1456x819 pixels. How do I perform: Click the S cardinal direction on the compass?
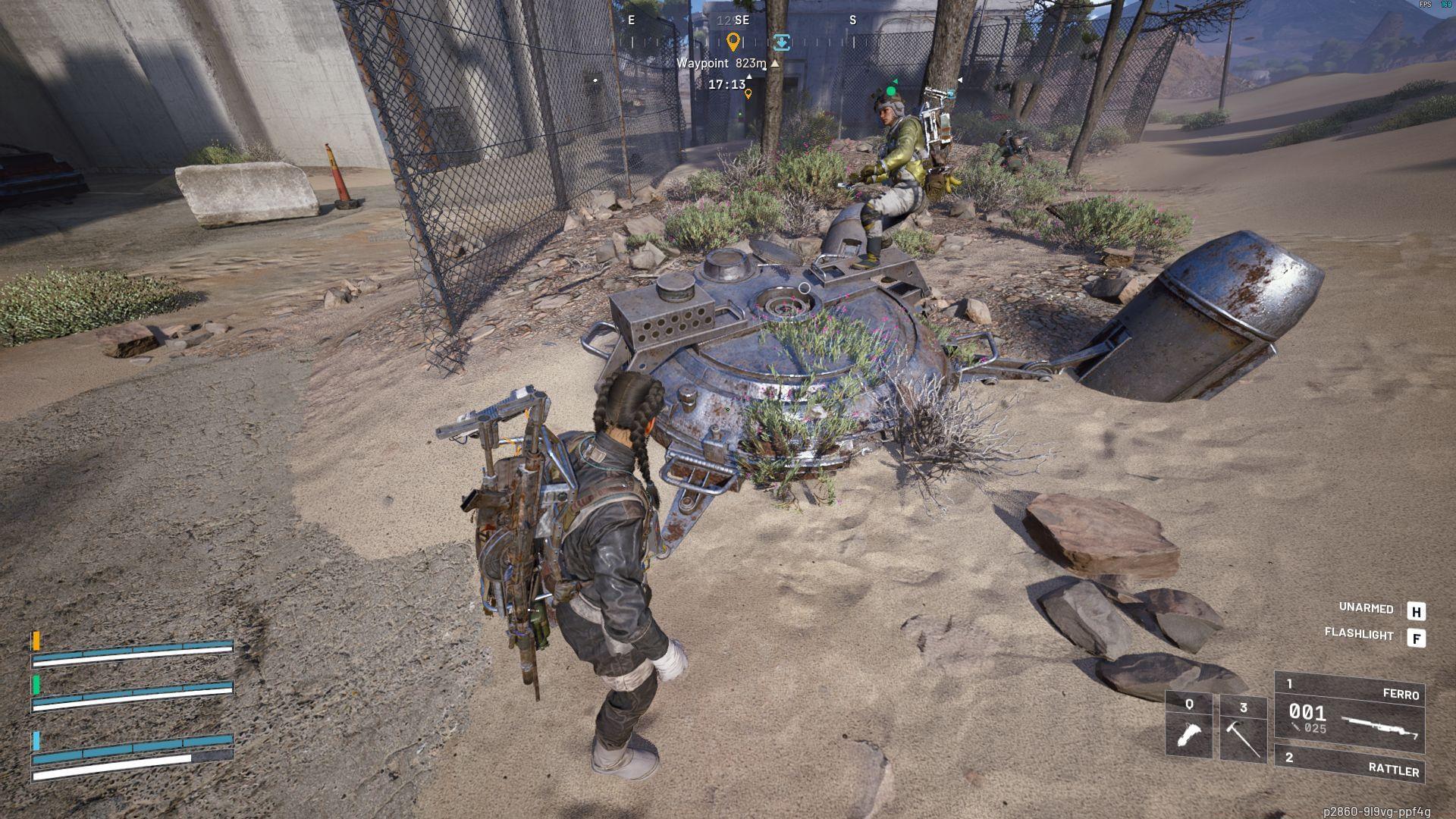pyautogui.click(x=853, y=21)
